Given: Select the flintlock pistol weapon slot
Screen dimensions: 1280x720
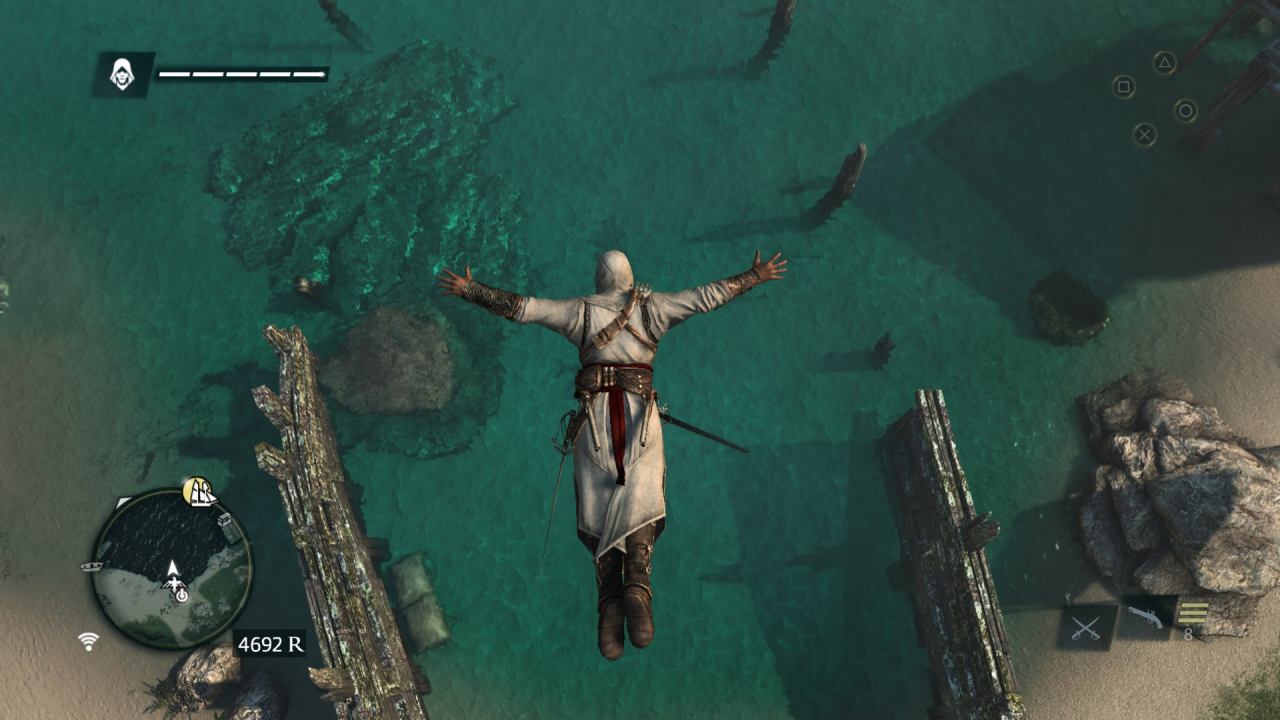Looking at the screenshot, I should click(1146, 618).
